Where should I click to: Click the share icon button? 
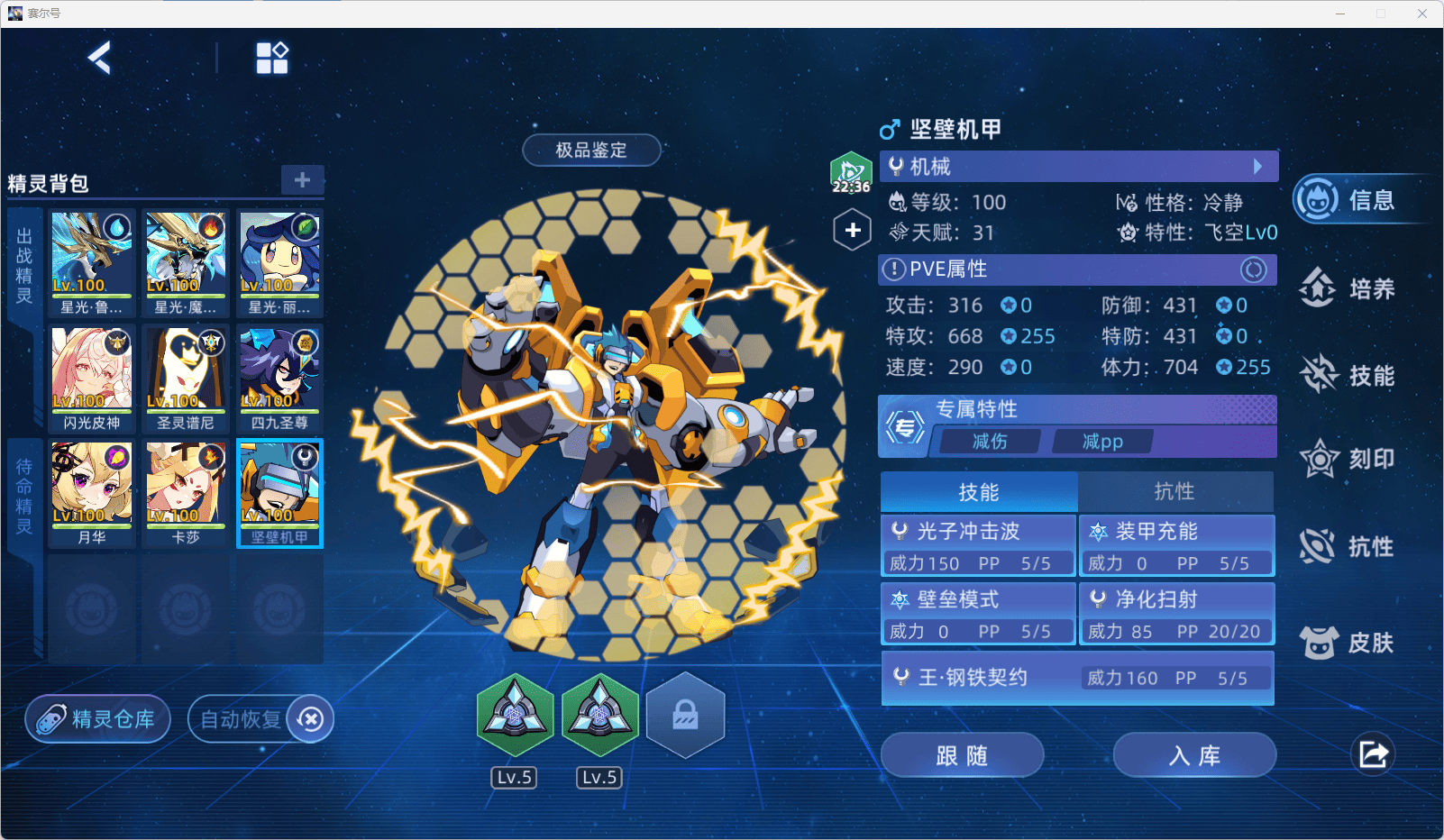[1373, 754]
